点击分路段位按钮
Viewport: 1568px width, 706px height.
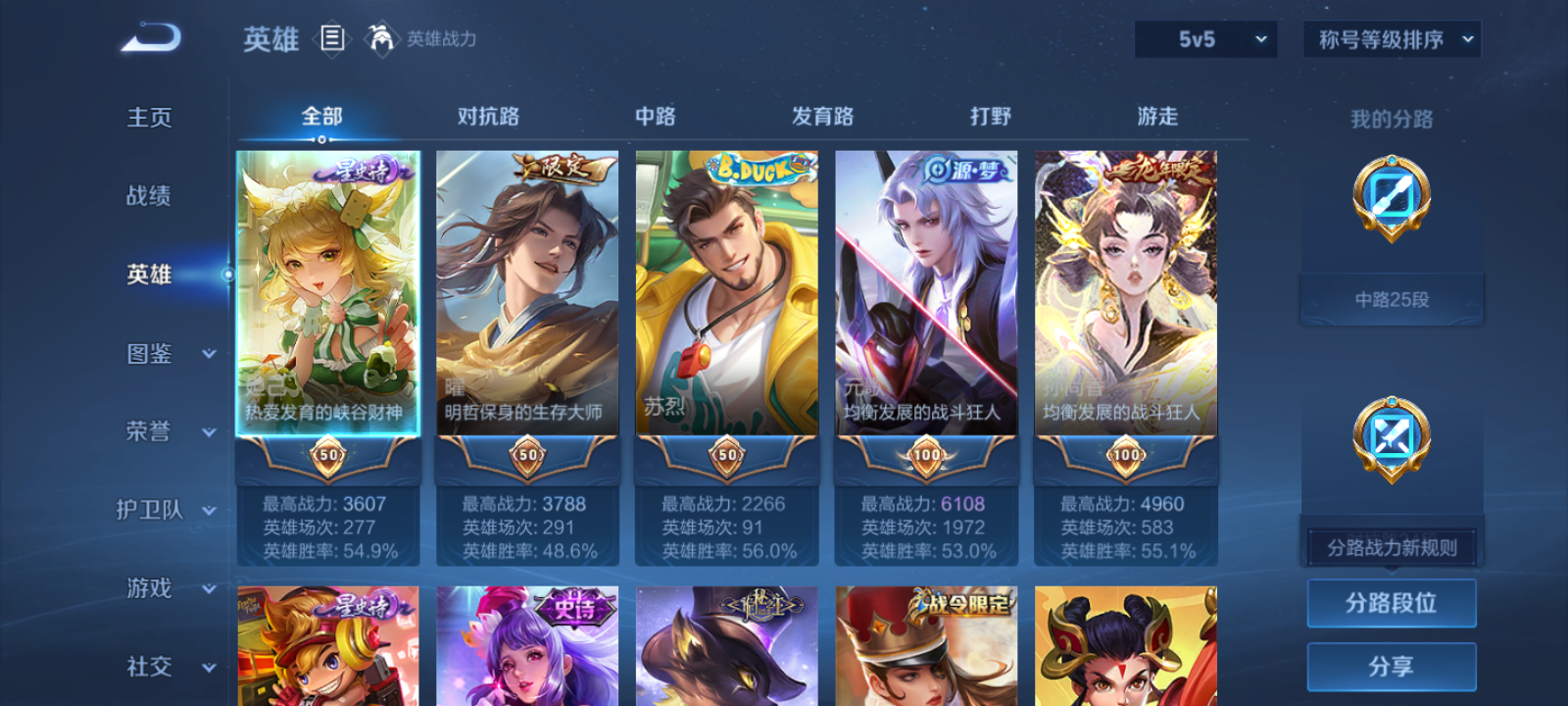(x=1393, y=602)
